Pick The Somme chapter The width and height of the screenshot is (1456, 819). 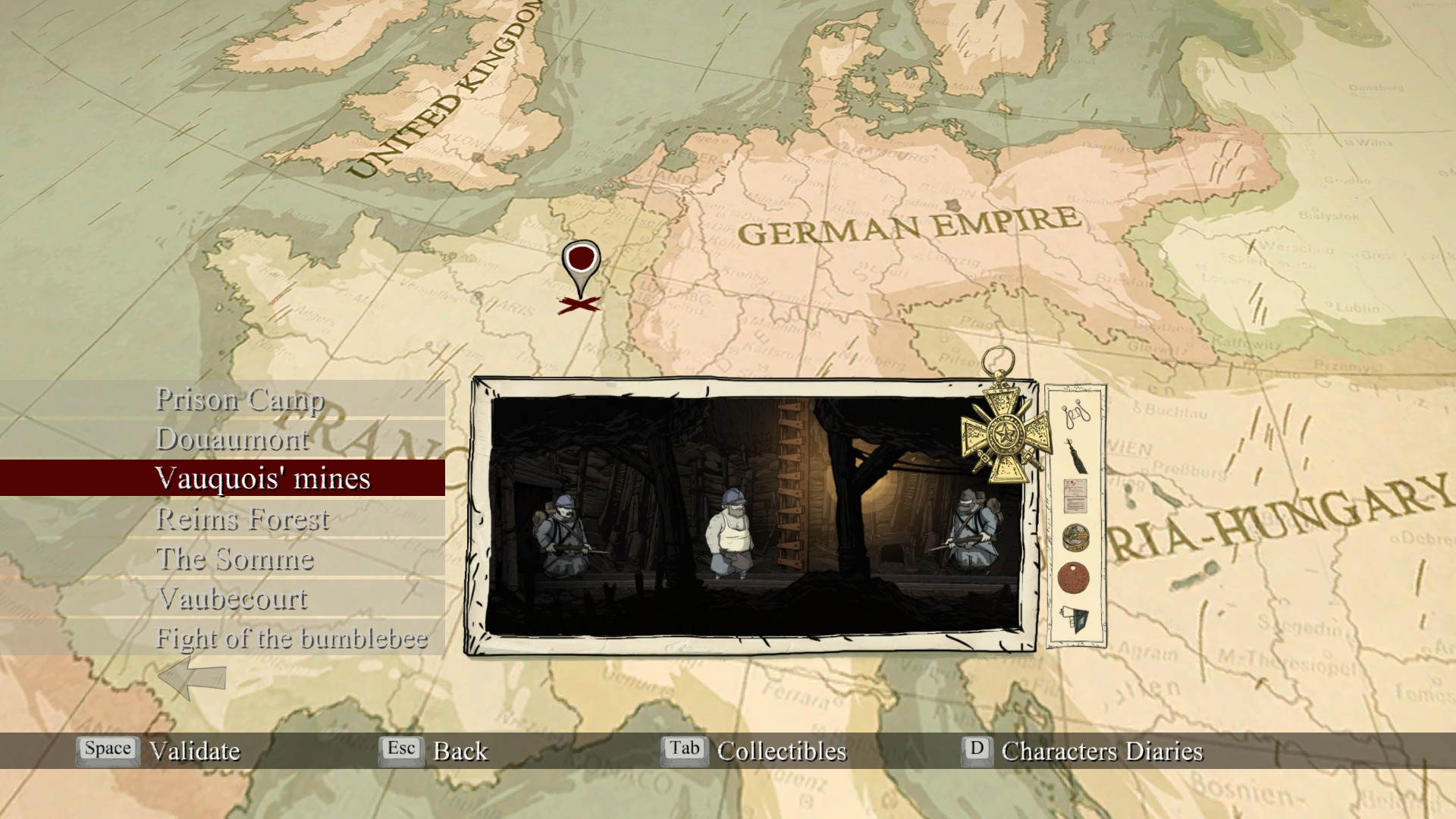(x=235, y=559)
